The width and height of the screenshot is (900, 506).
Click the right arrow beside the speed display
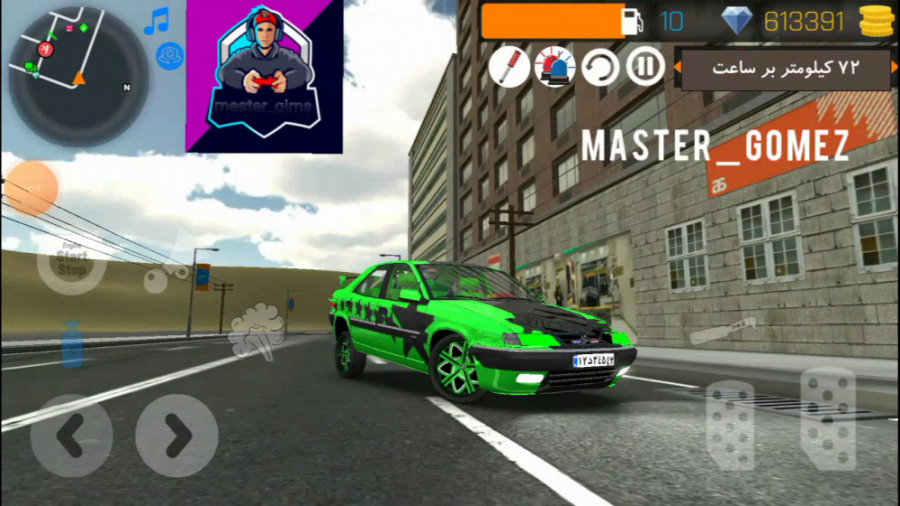point(895,68)
